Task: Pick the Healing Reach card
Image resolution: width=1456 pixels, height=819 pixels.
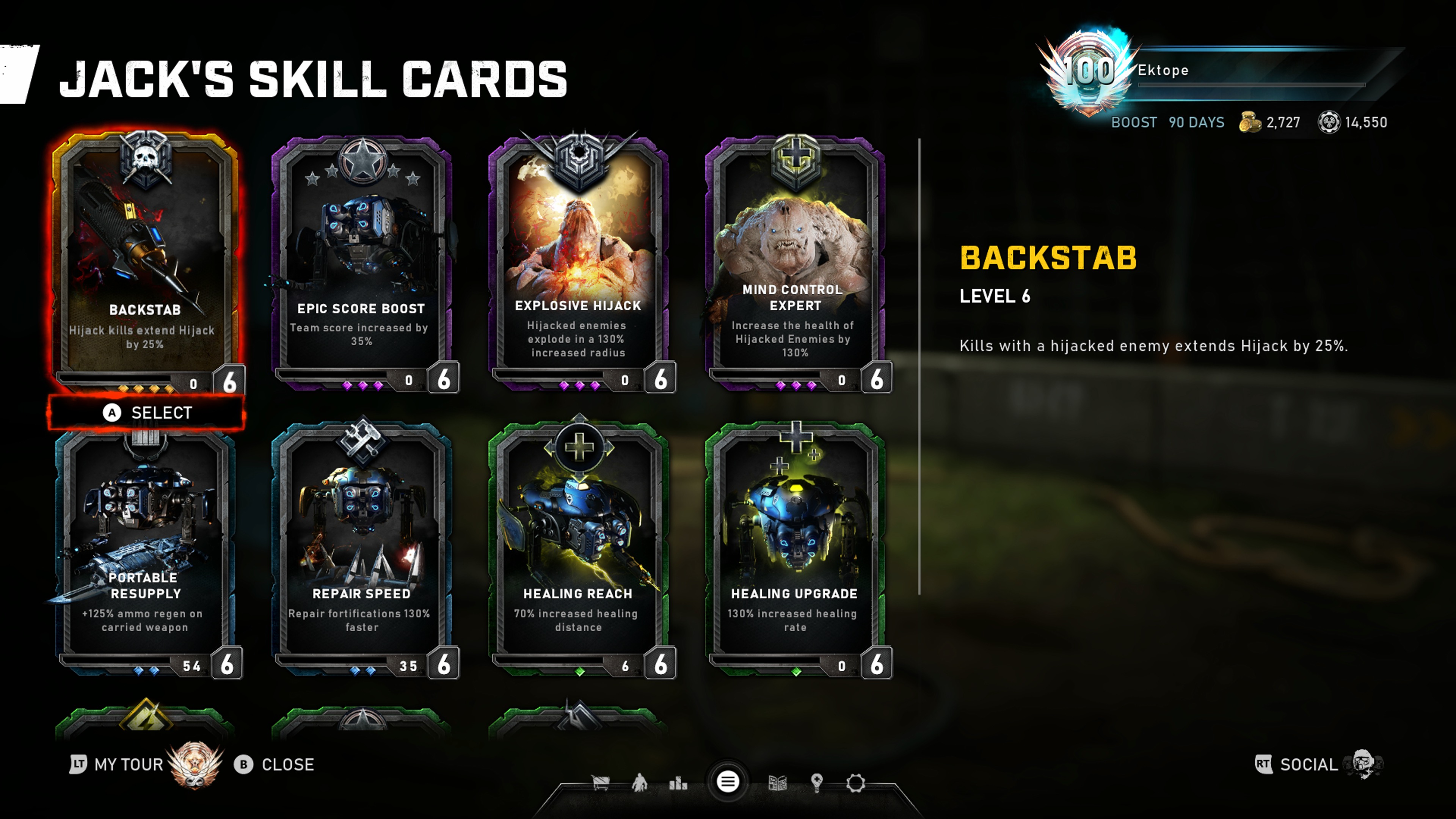Action: (578, 548)
